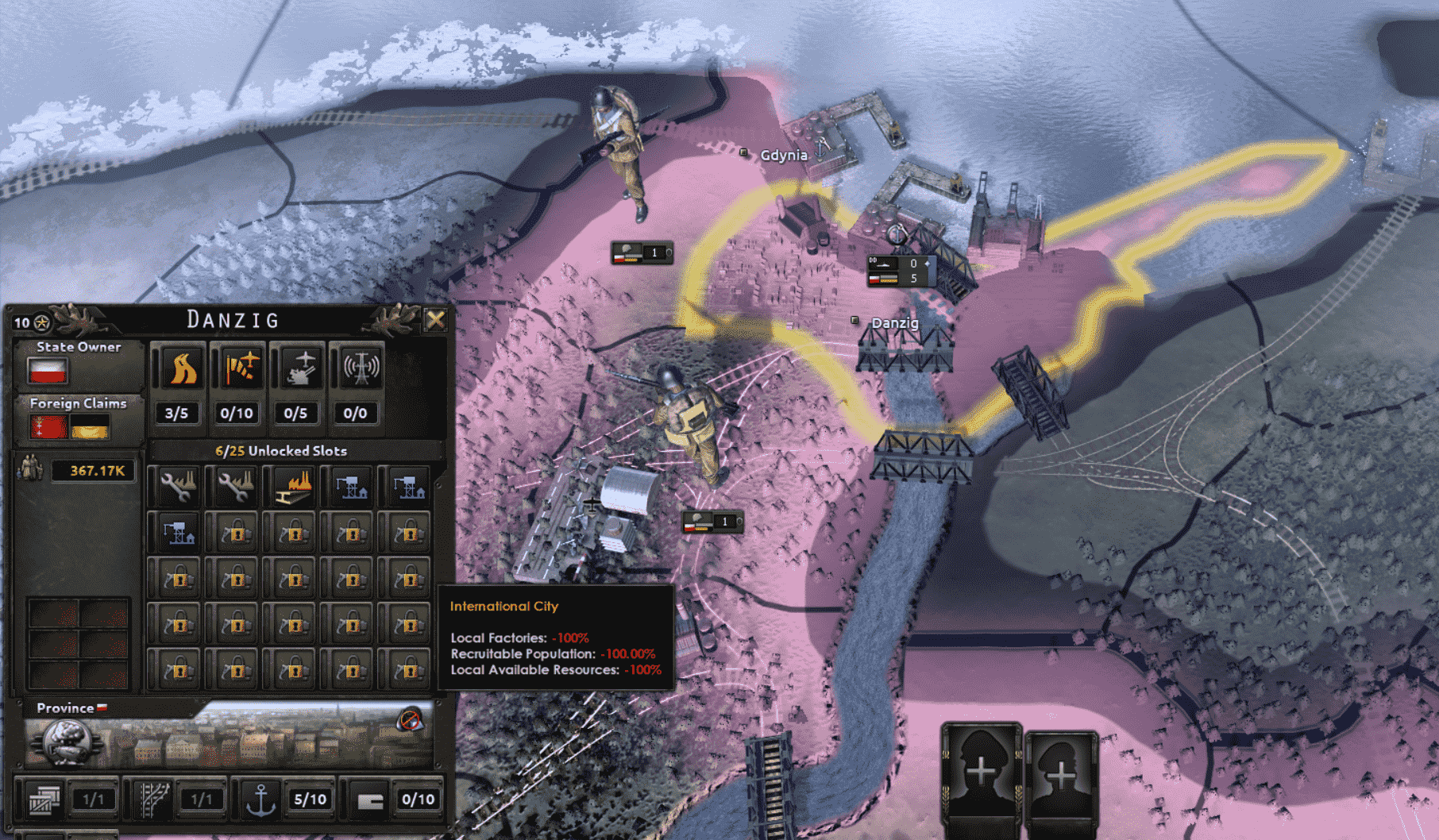Select the destroyer fleet counter at Danzig port
The image size is (1439, 840).
898,271
